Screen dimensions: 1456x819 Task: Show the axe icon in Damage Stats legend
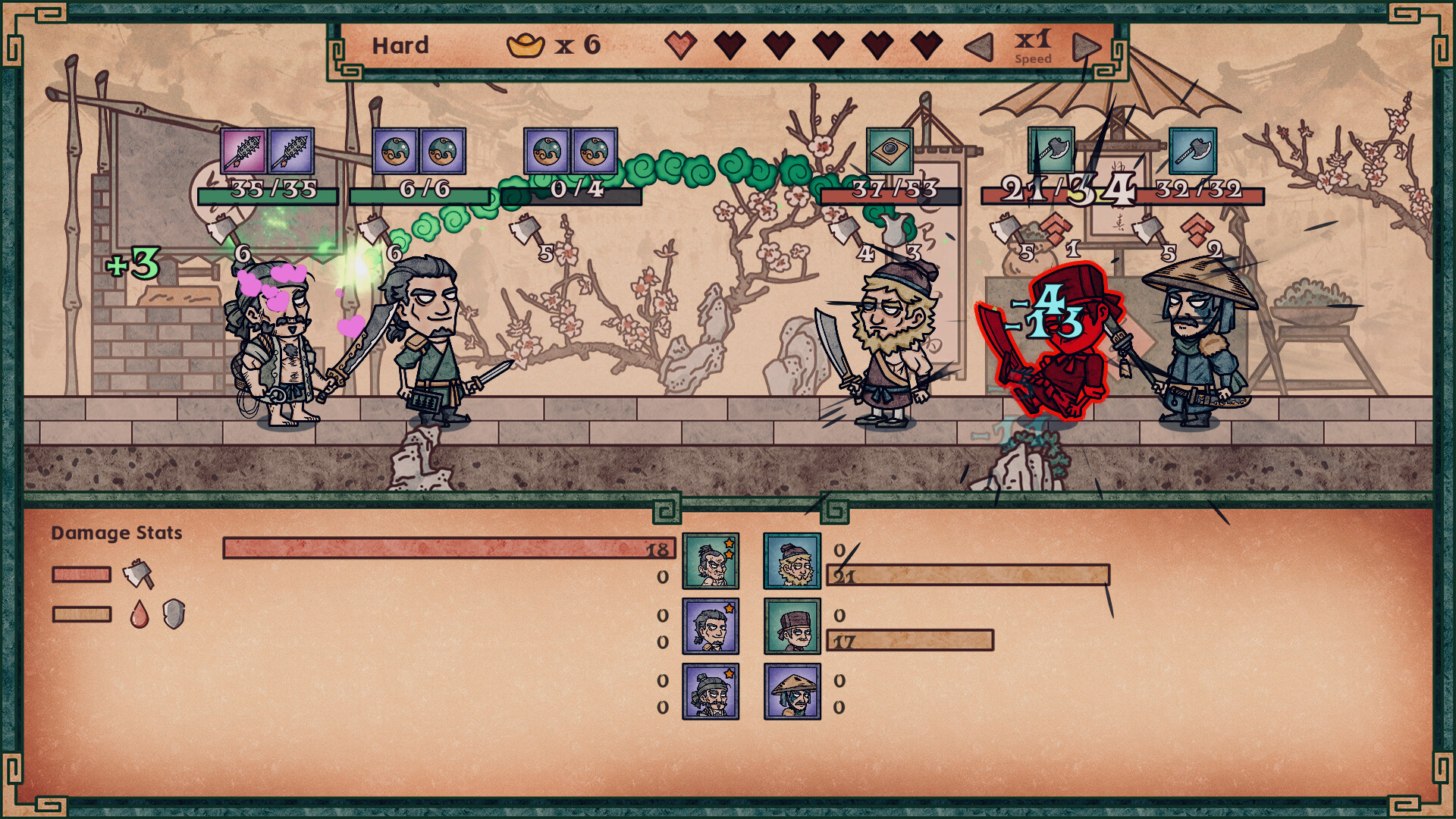(x=138, y=574)
